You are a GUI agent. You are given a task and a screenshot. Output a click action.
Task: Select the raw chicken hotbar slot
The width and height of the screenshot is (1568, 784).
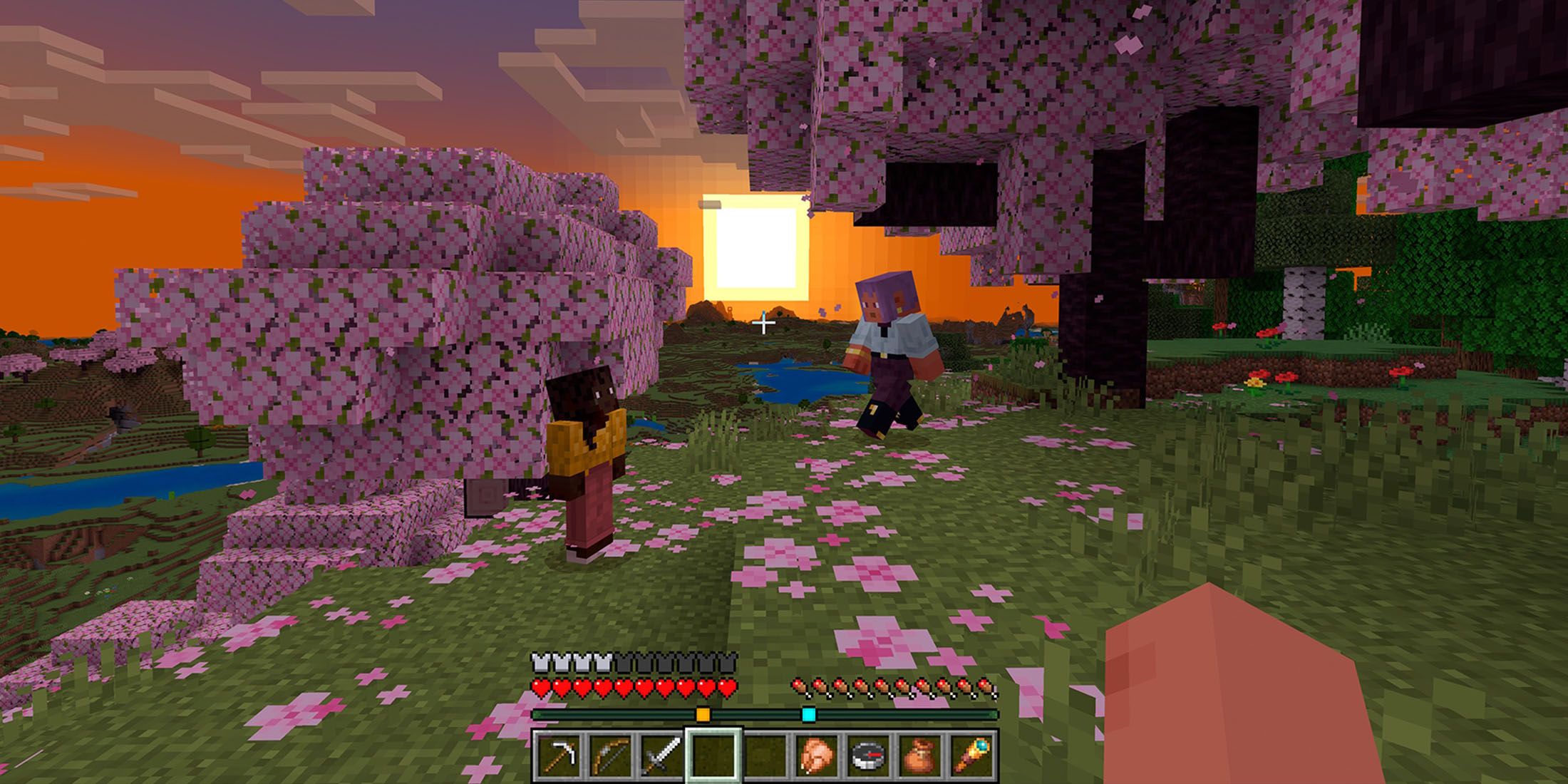tap(816, 755)
